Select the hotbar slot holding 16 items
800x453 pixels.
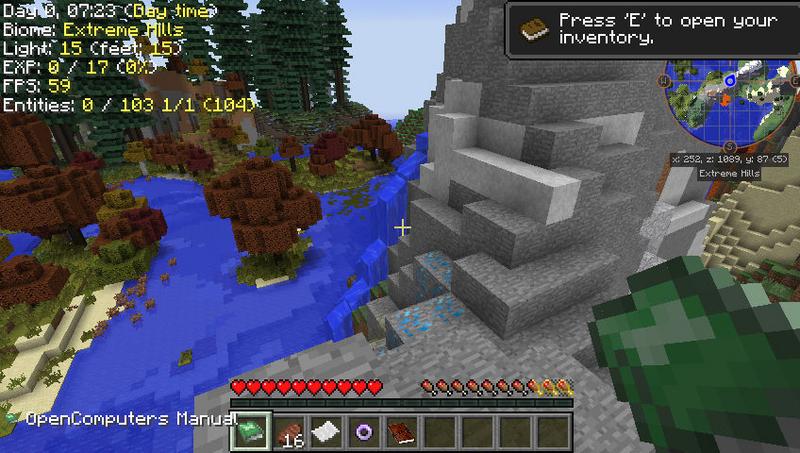[287, 431]
